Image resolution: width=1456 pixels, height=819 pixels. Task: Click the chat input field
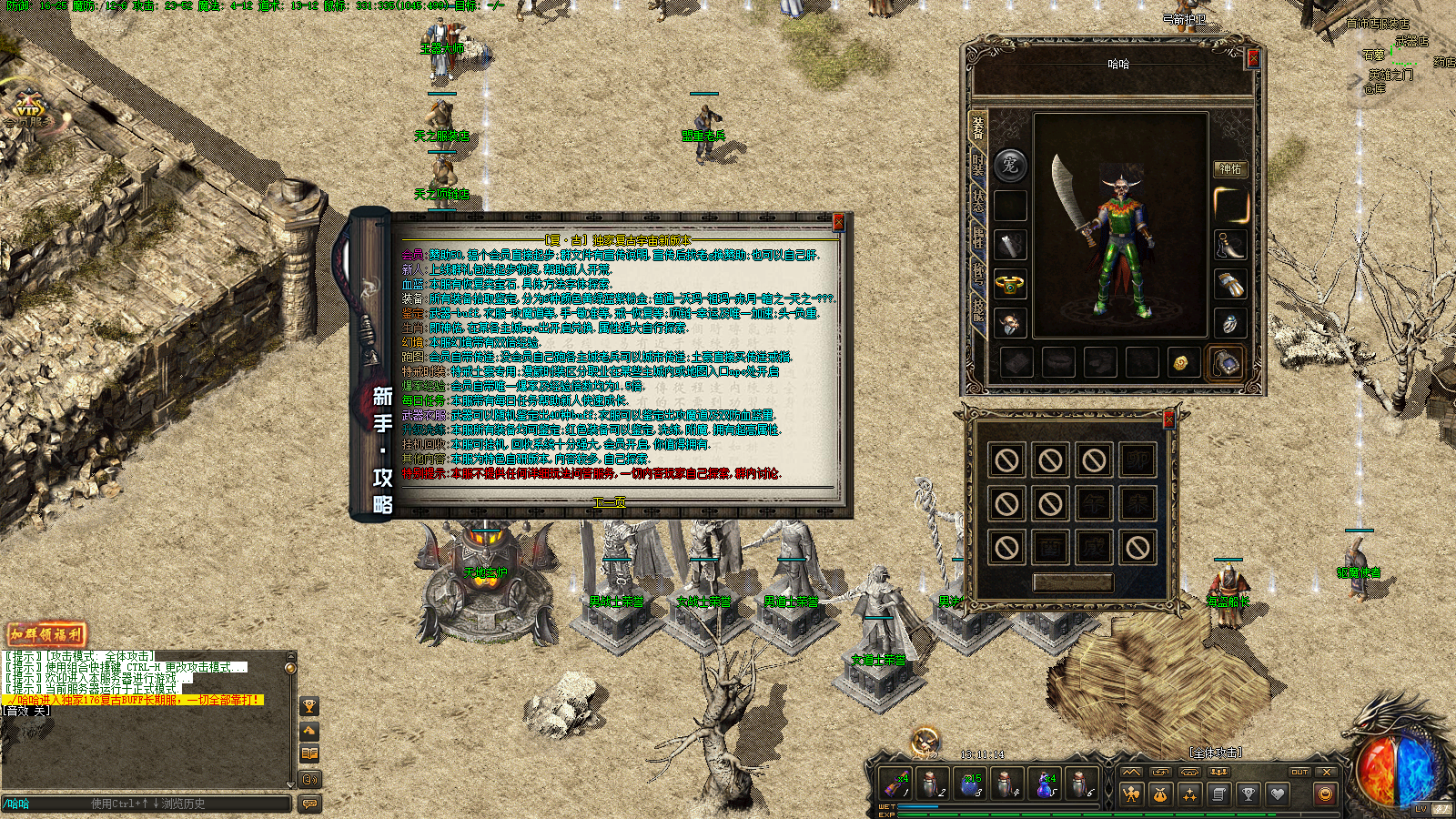click(146, 804)
